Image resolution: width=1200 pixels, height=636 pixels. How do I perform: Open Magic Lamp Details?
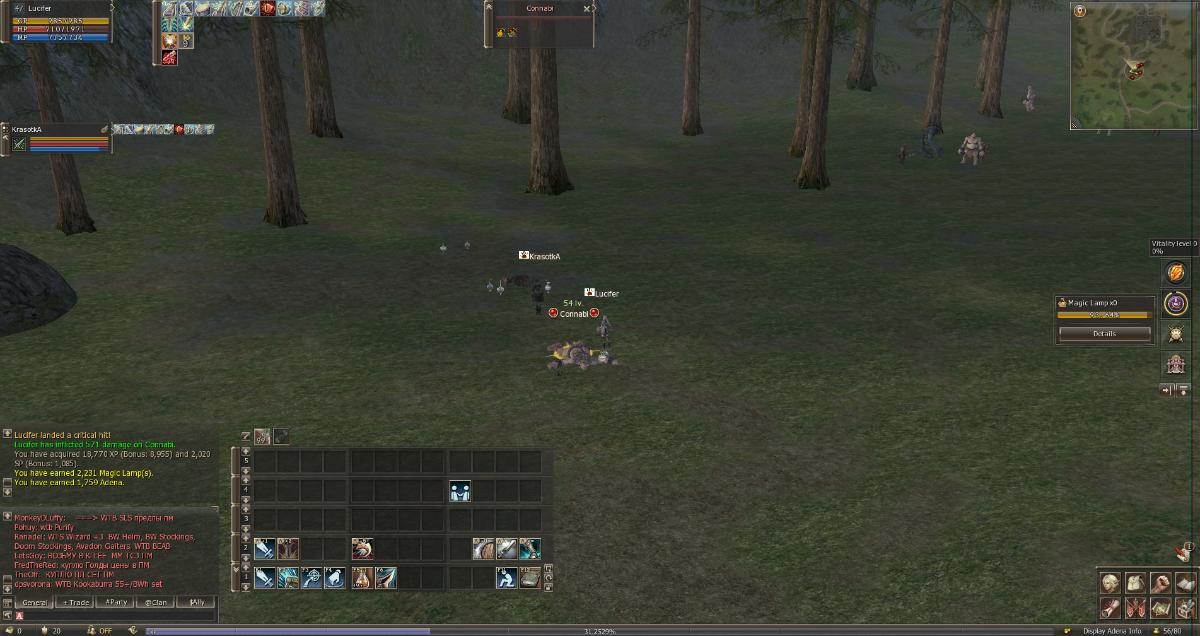[1104, 334]
